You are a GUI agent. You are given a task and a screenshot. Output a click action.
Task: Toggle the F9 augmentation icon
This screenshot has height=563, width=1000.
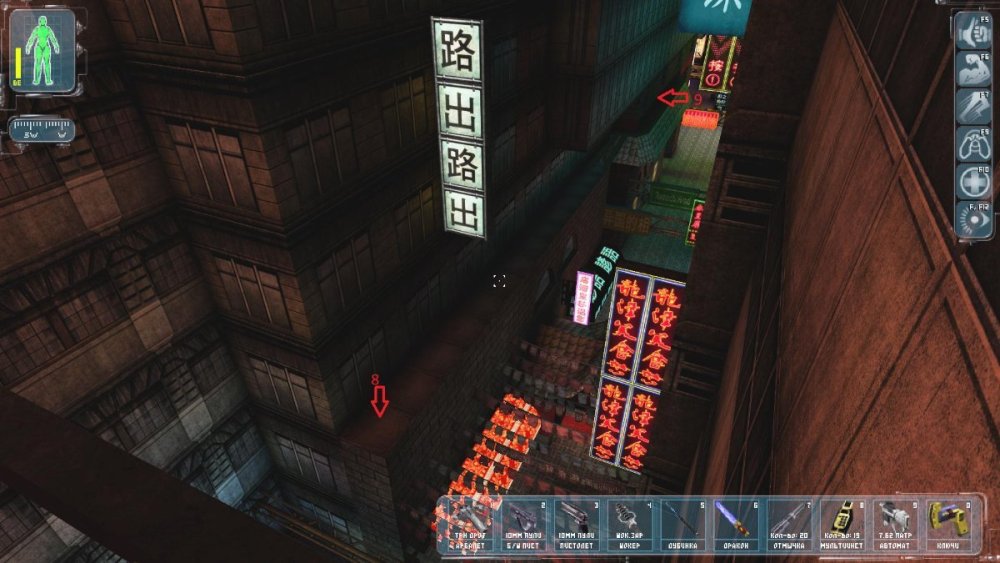click(972, 143)
